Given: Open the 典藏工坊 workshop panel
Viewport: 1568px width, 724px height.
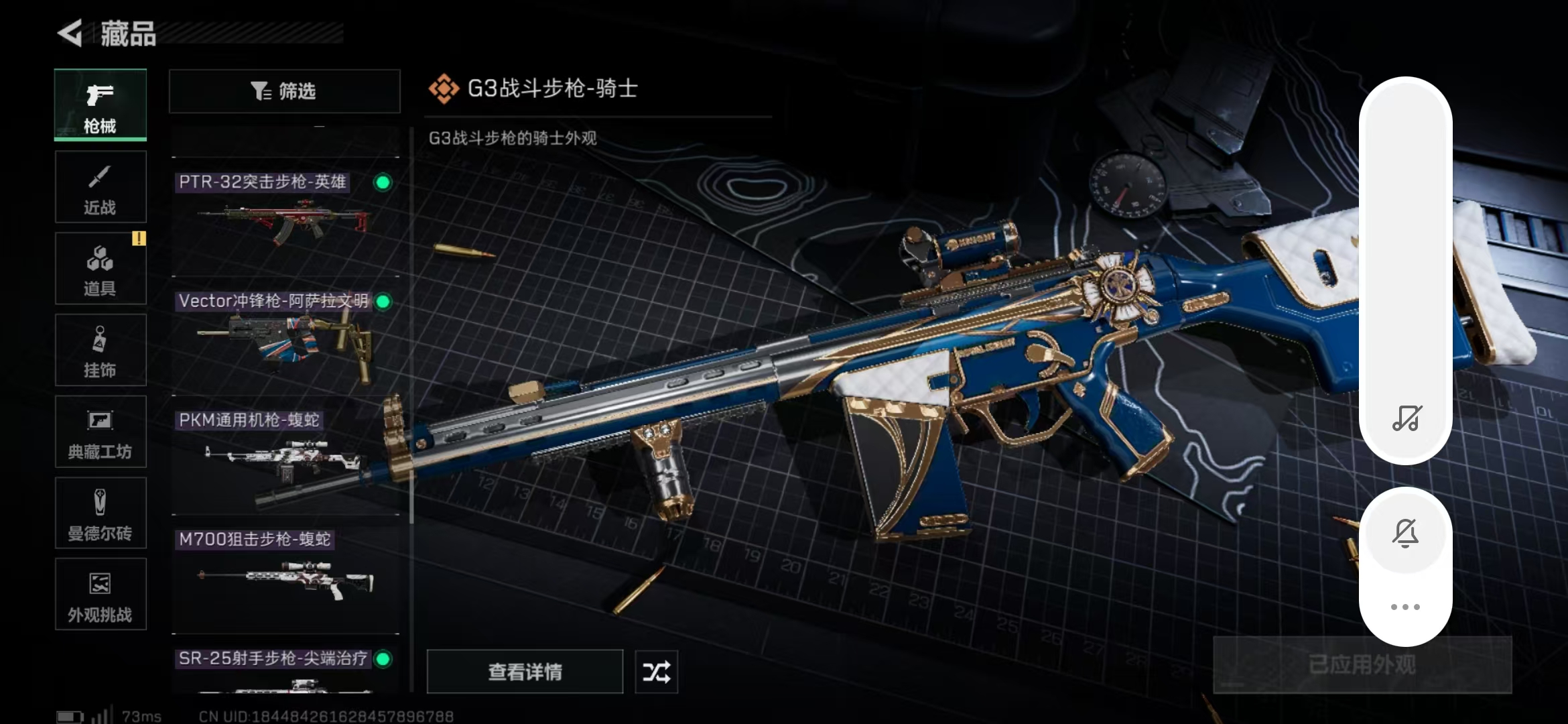Looking at the screenshot, I should point(99,431).
